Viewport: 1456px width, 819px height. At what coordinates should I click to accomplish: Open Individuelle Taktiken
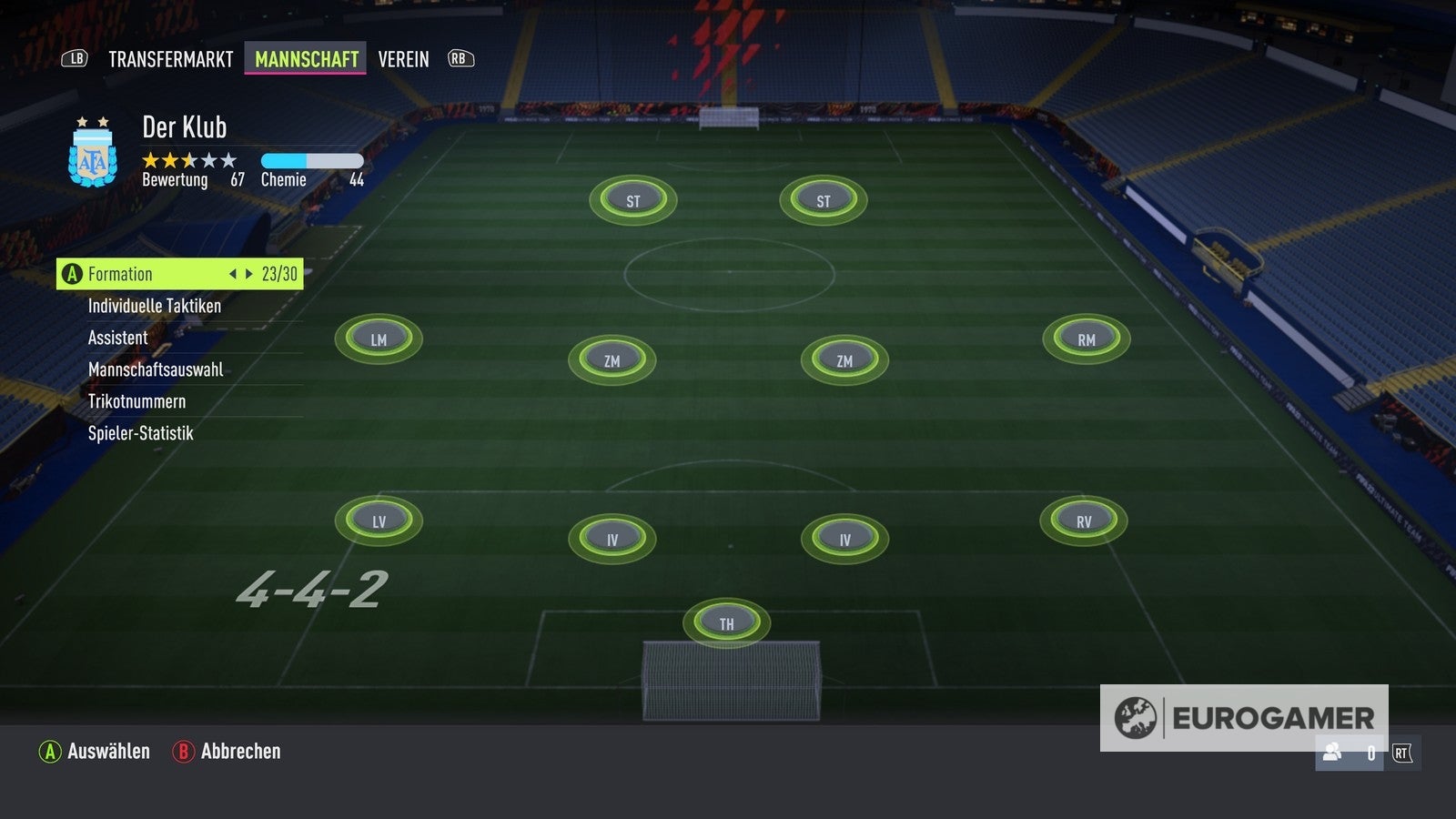(155, 306)
